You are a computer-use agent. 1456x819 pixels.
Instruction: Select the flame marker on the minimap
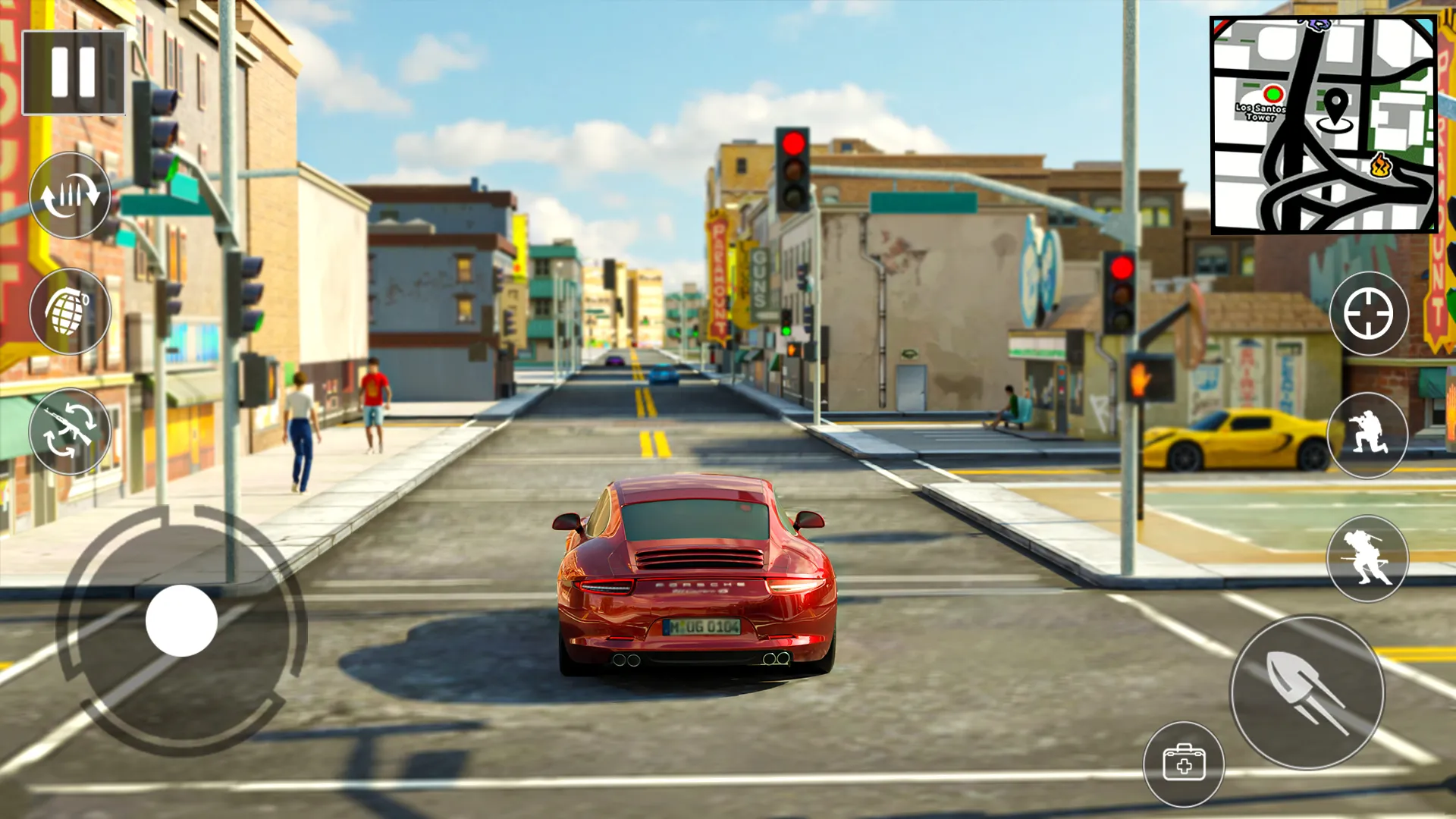click(1382, 164)
